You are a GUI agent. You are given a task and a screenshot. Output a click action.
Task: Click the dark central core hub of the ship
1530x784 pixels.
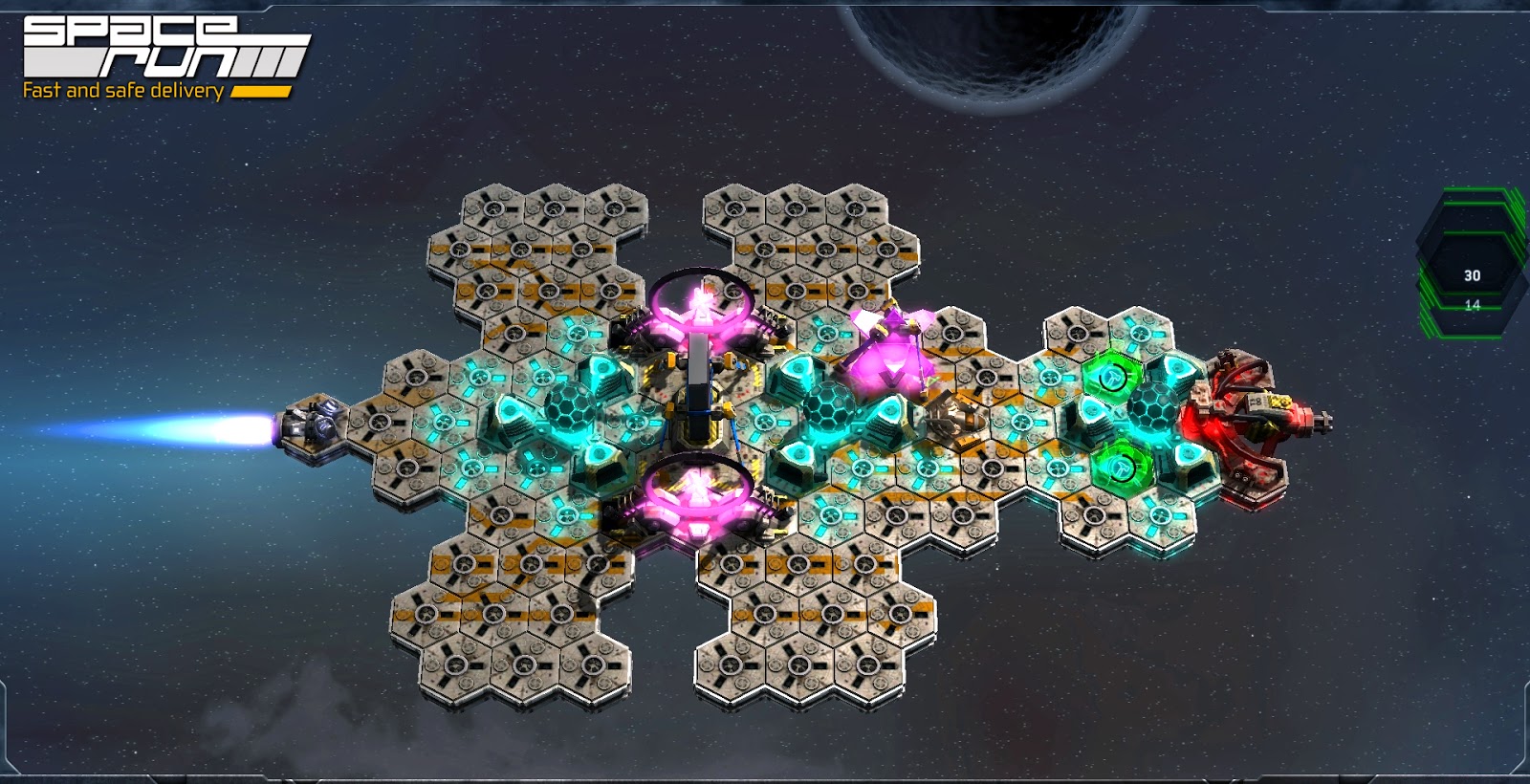698,411
